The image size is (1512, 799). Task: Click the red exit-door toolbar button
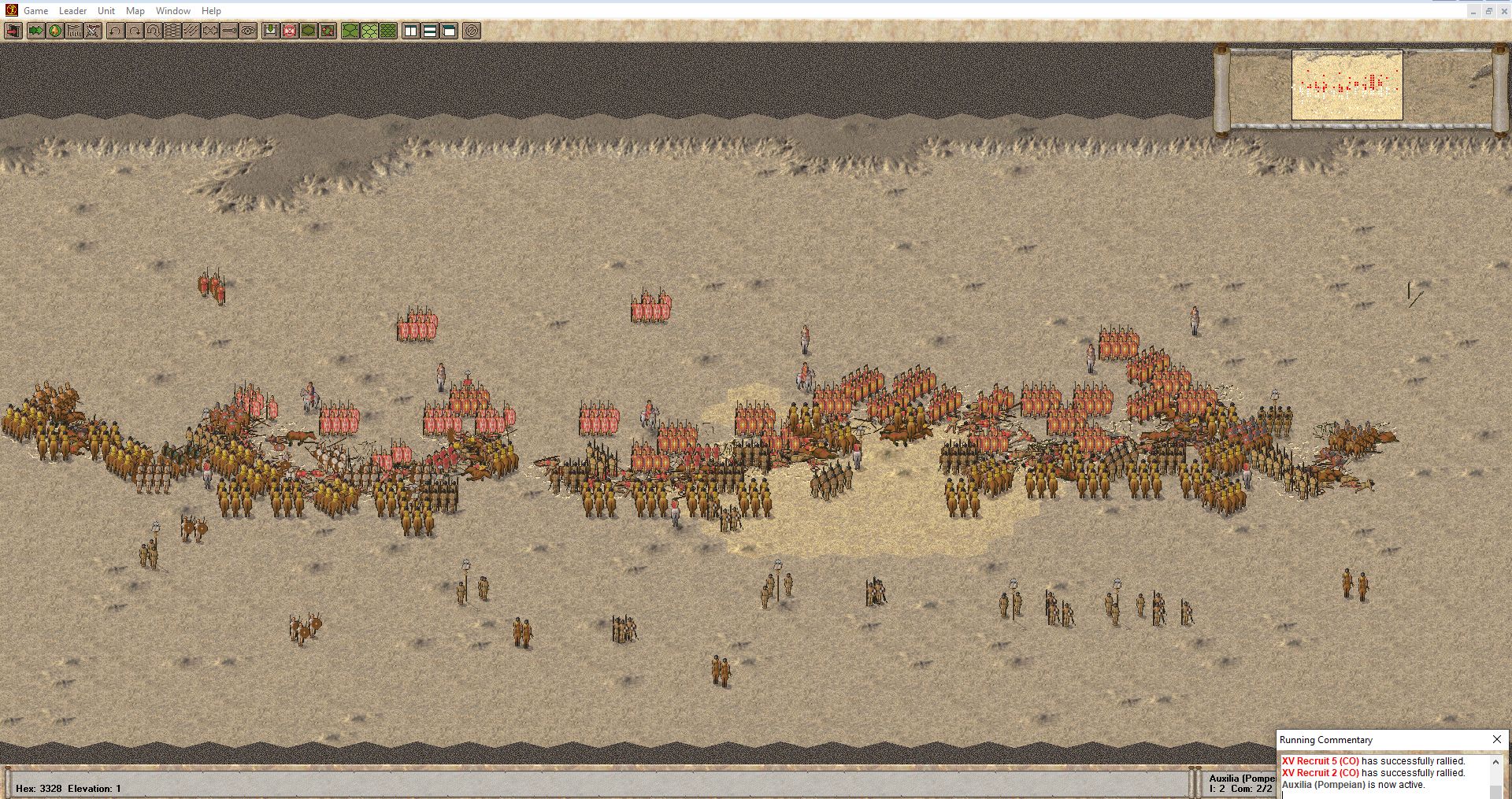point(13,31)
